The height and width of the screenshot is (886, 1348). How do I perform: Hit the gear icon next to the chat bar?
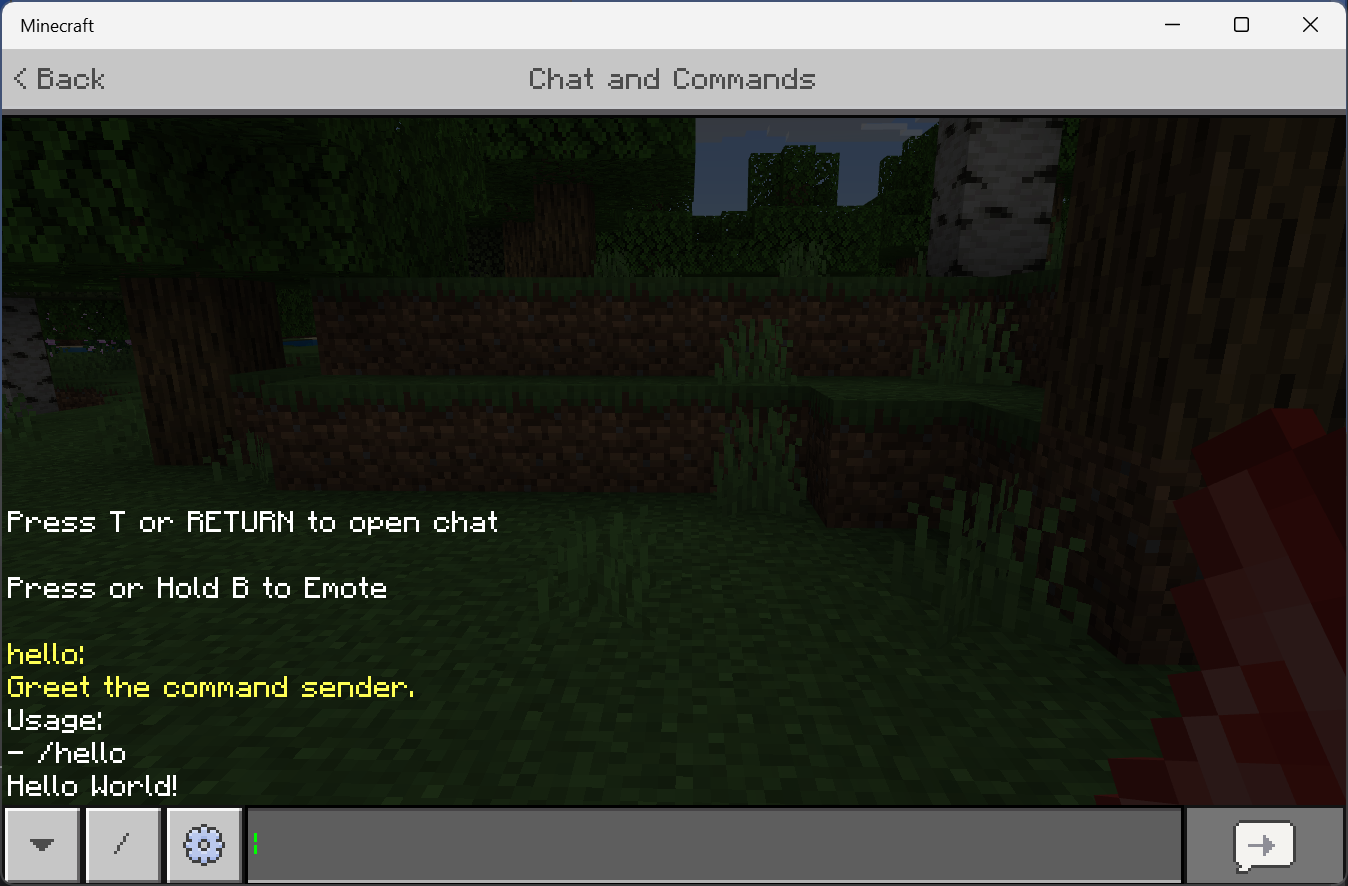[203, 845]
